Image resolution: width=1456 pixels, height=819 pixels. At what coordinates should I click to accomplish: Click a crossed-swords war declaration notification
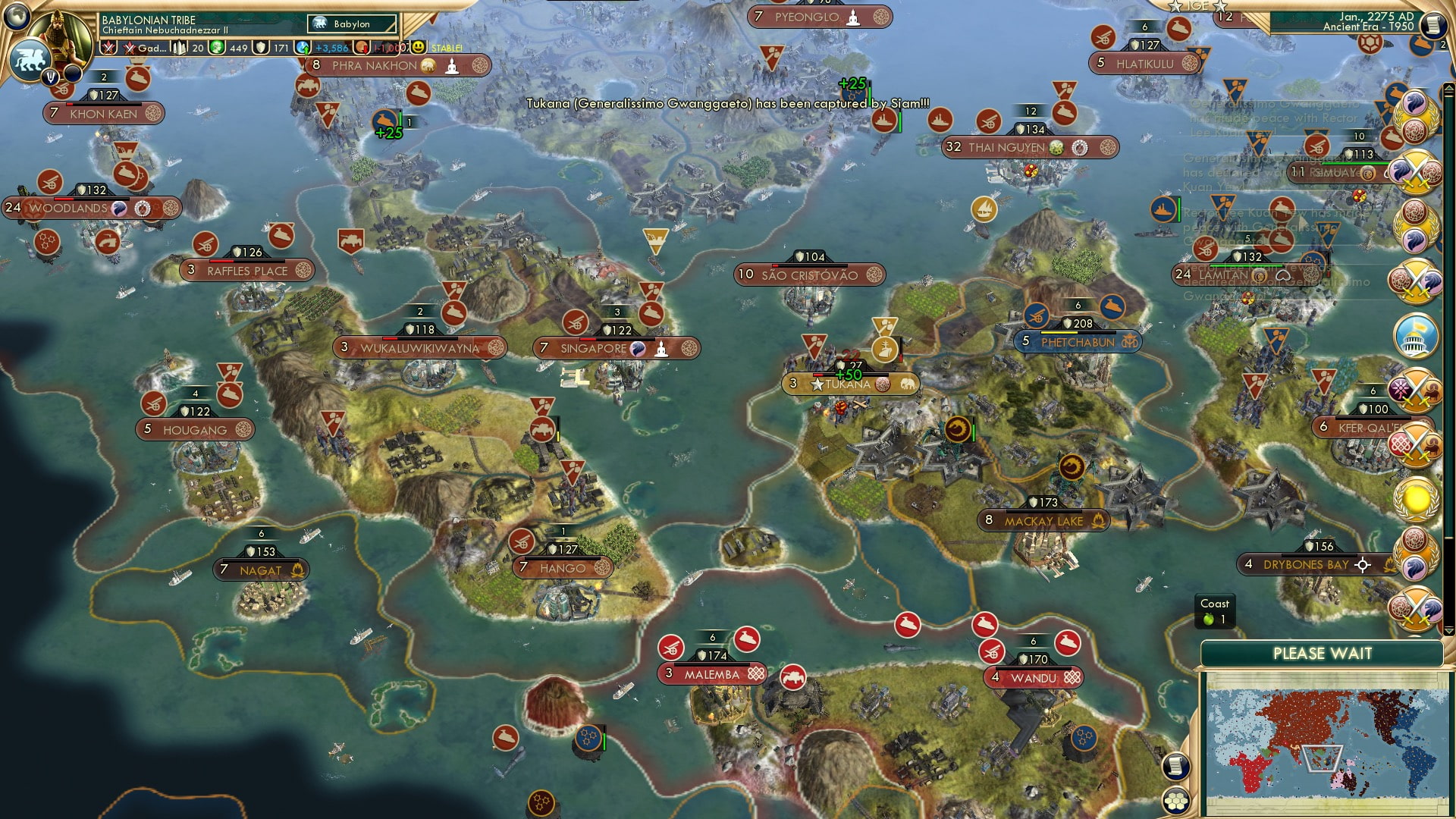pyautogui.click(x=1414, y=171)
